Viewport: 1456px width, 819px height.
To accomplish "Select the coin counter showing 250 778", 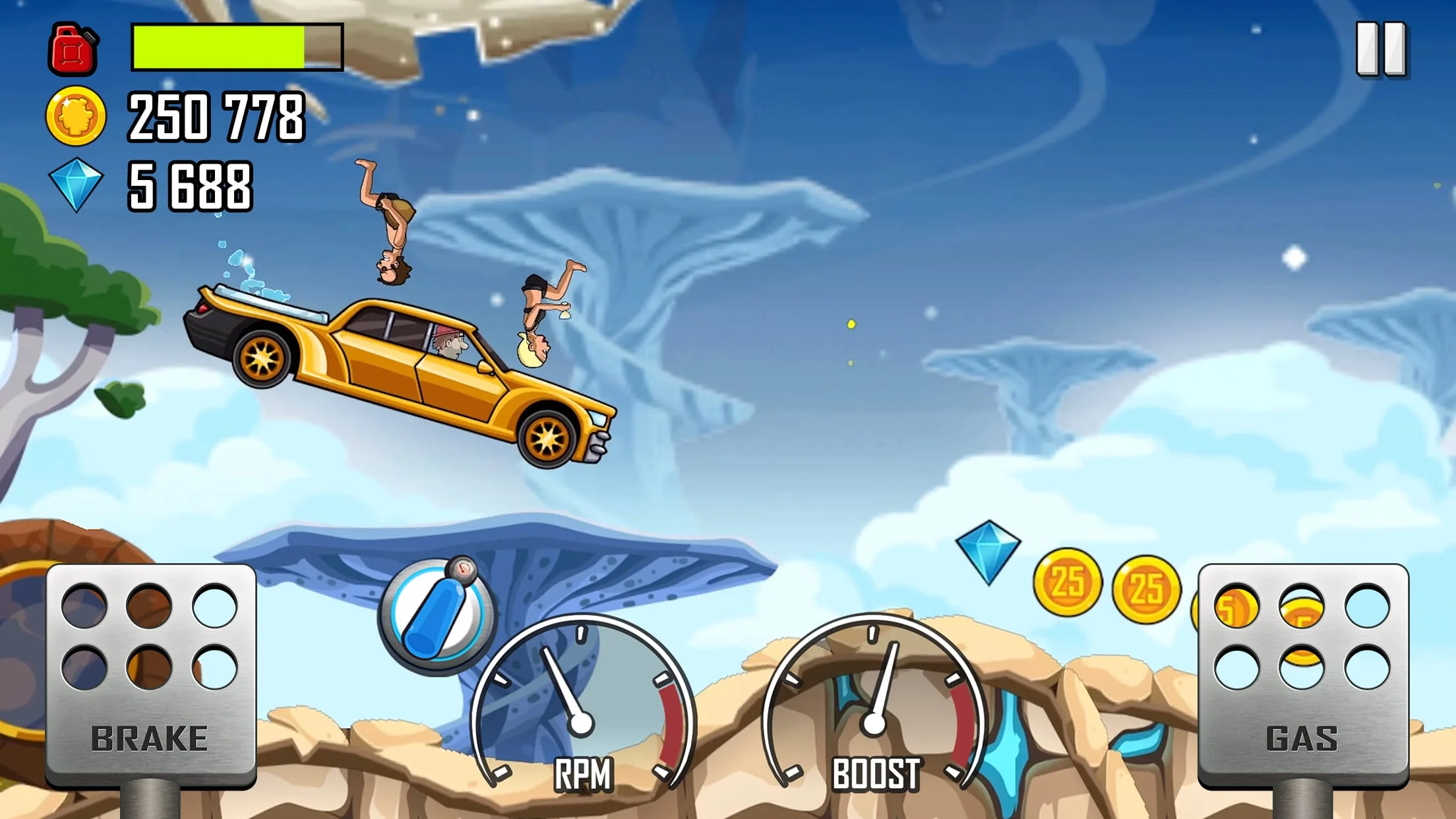I will [x=214, y=117].
